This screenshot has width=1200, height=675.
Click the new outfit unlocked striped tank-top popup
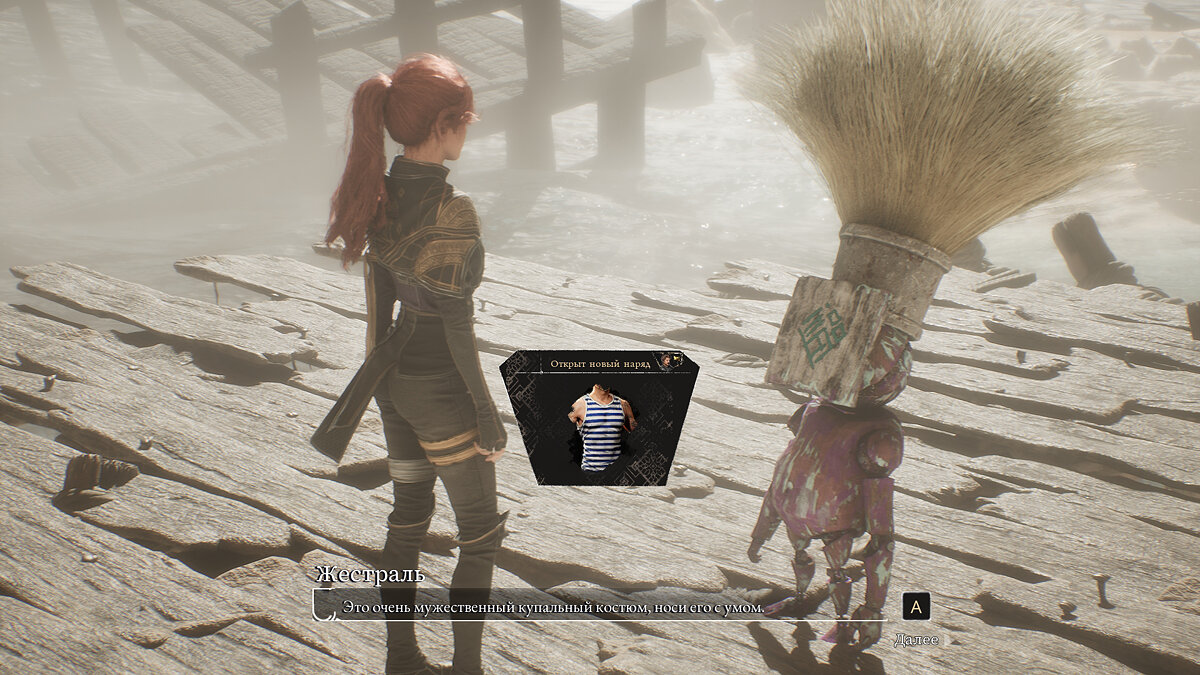(599, 418)
